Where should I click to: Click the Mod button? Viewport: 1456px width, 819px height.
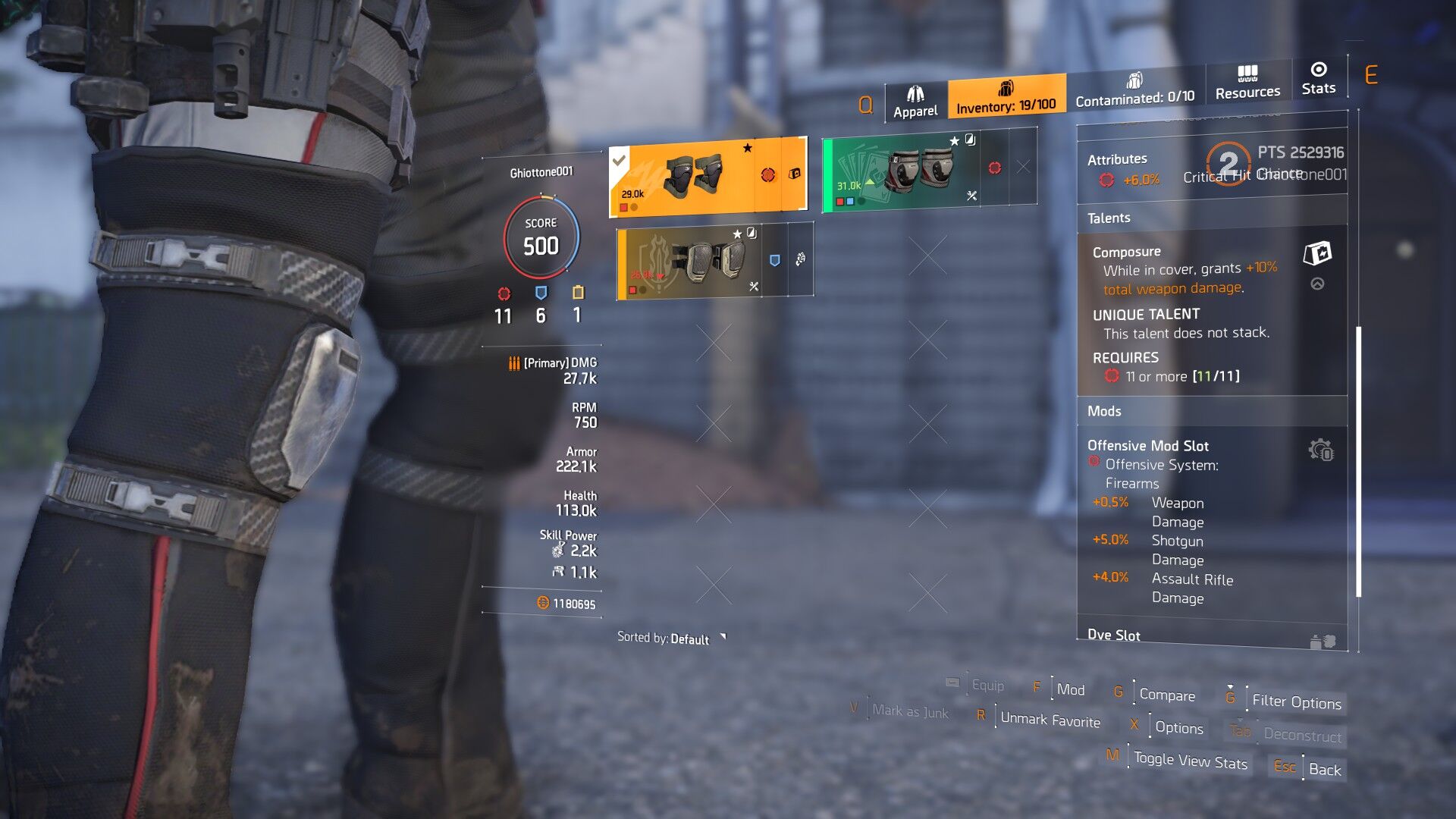tap(1070, 689)
